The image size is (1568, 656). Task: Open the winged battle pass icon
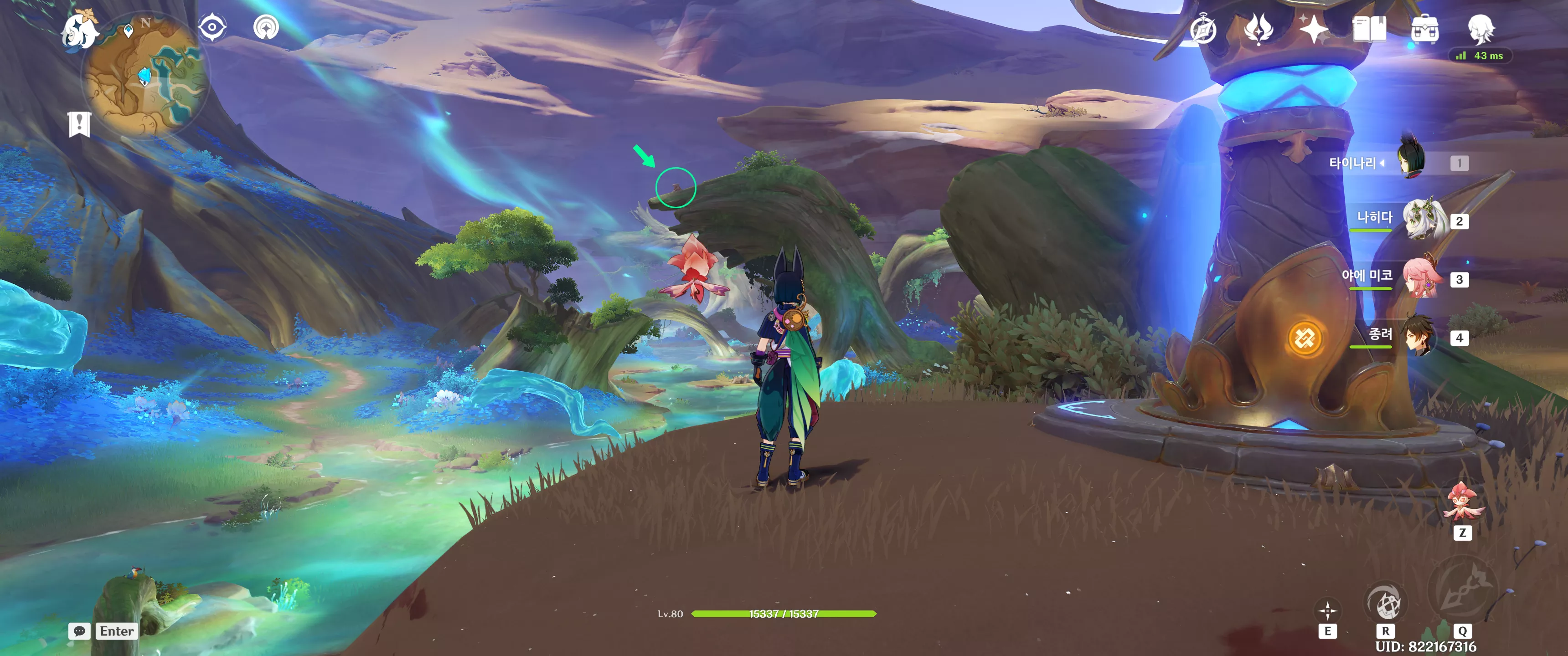pyautogui.click(x=1258, y=29)
